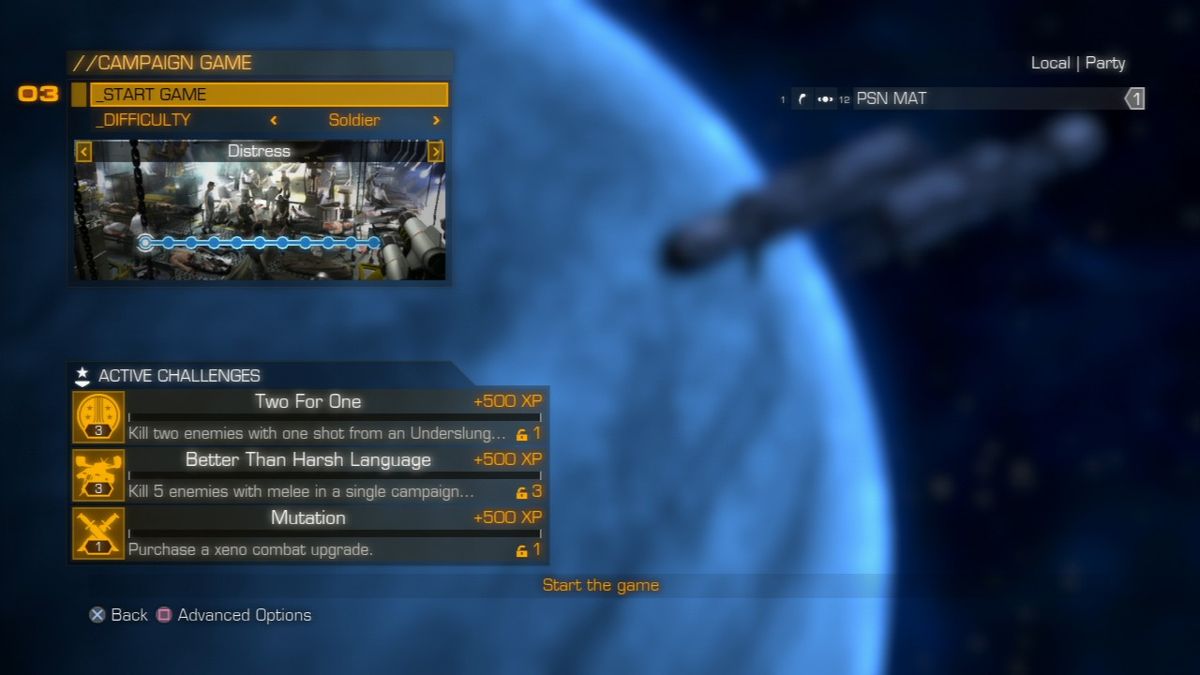This screenshot has height=675, width=1200.
Task: Switch to the Party lobby tab
Action: [x=1105, y=63]
